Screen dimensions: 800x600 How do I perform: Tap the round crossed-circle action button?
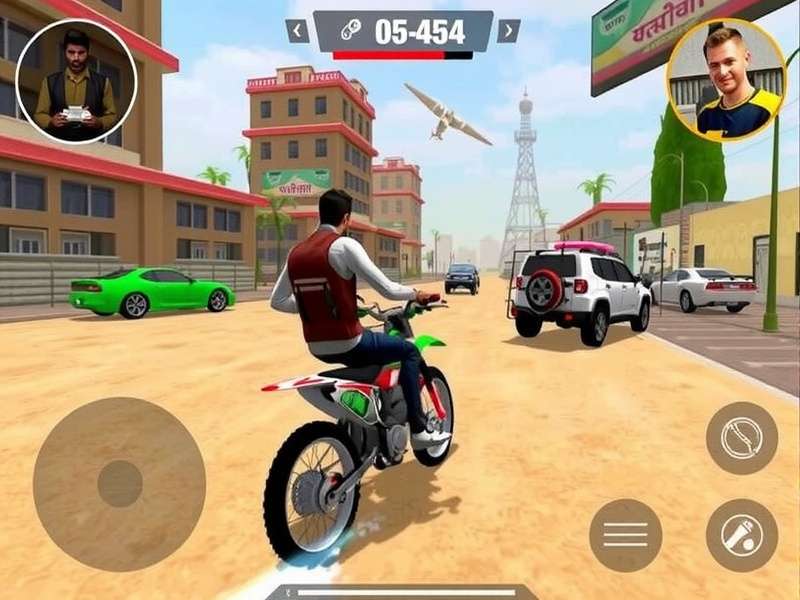pos(742,438)
